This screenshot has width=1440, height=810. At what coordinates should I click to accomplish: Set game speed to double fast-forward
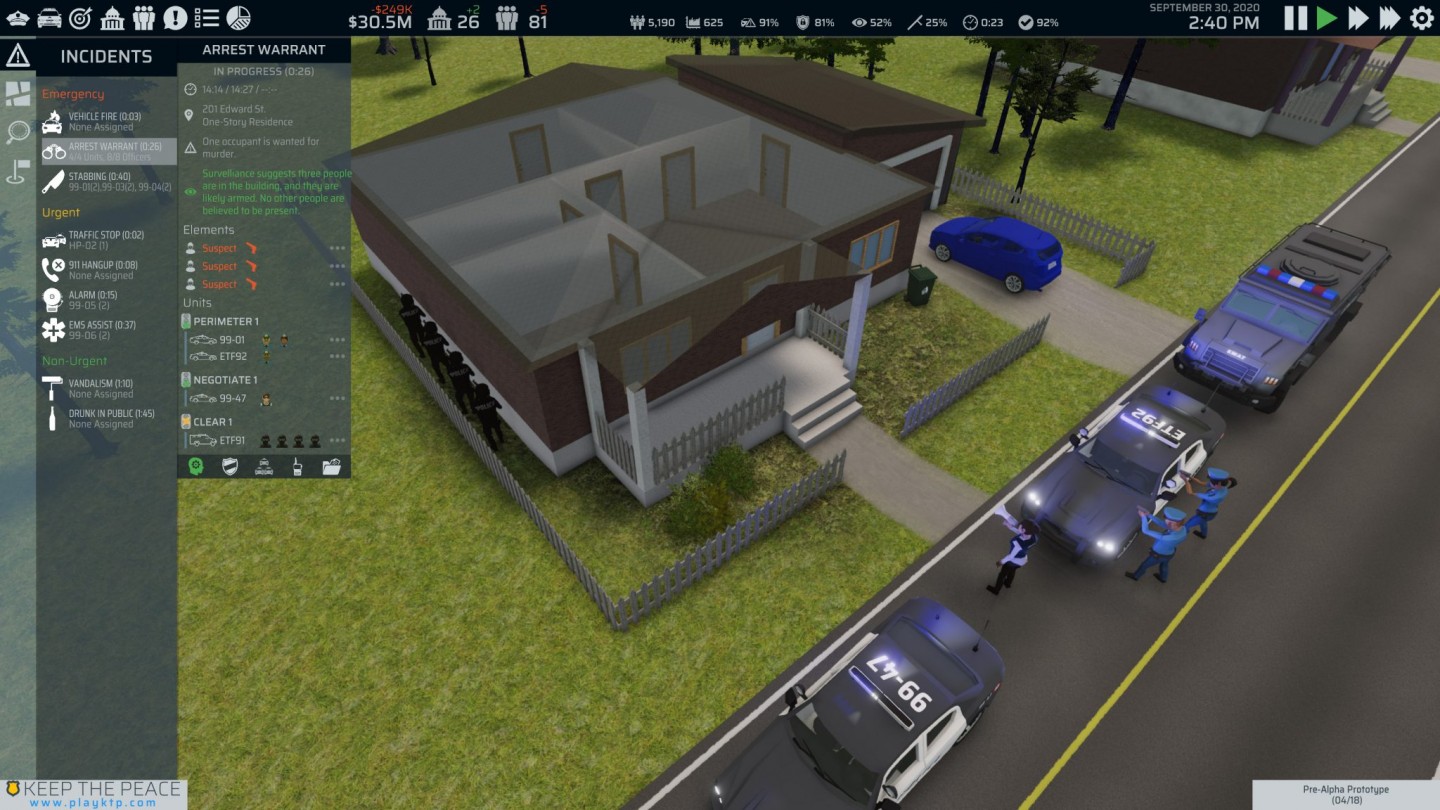[x=1358, y=18]
